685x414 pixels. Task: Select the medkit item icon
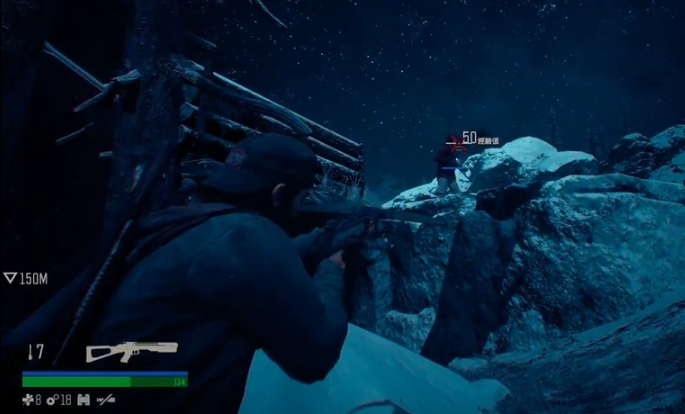tap(28, 400)
